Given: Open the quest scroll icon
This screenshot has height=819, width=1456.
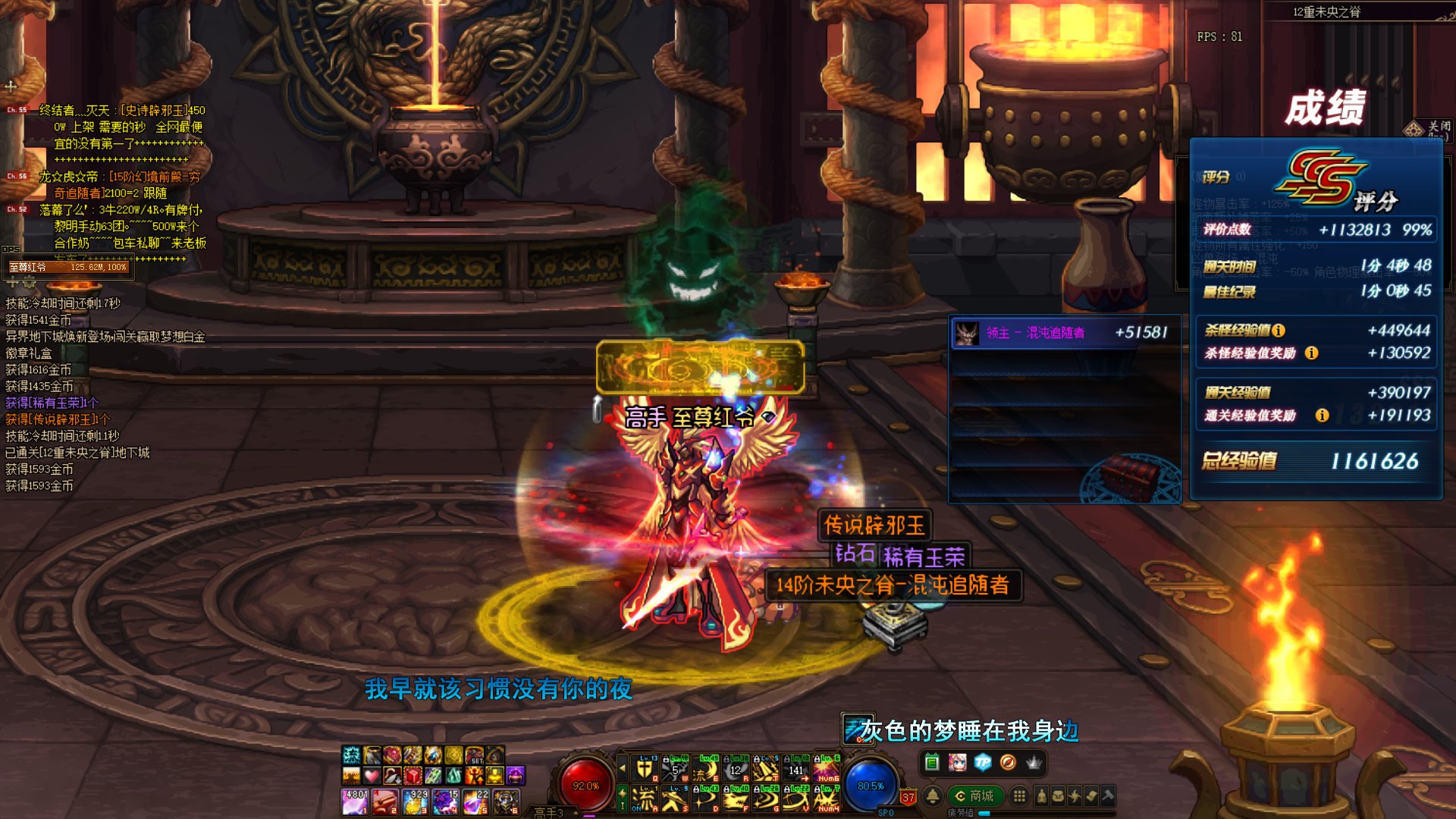Looking at the screenshot, I should (x=1091, y=795).
